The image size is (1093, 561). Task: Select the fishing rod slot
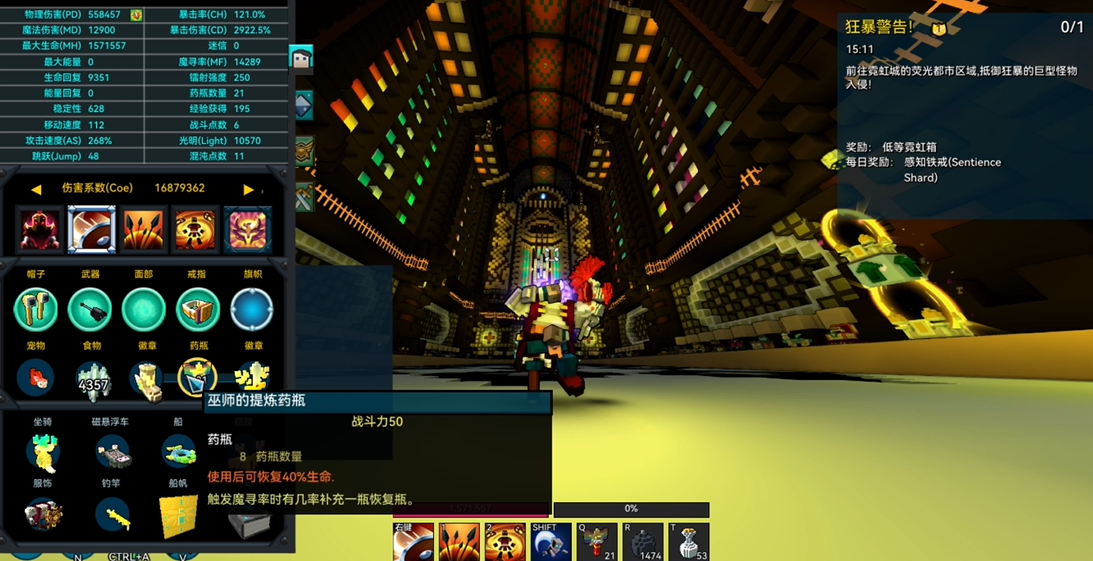pyautogui.click(x=112, y=516)
